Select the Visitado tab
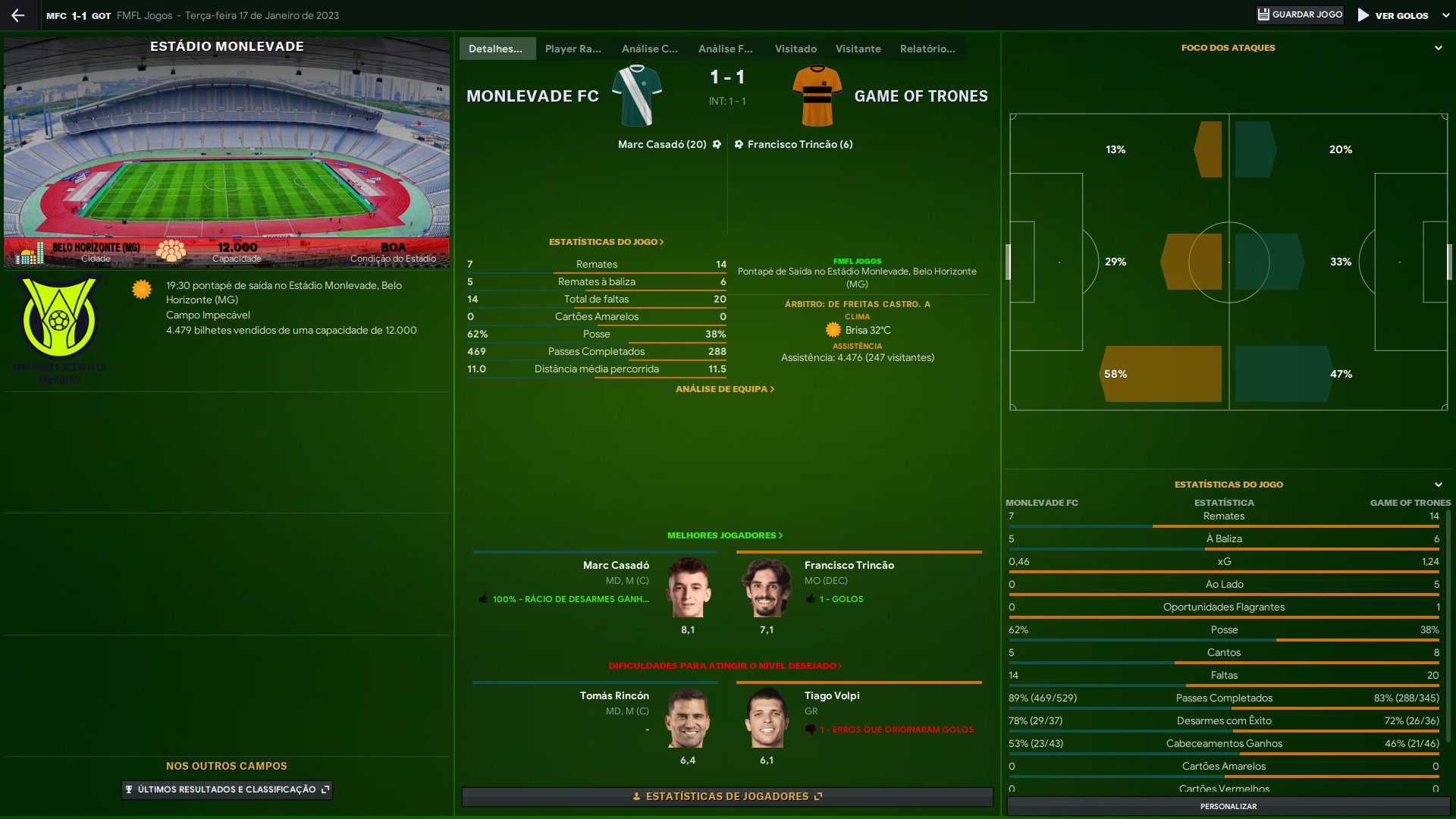 (x=795, y=49)
